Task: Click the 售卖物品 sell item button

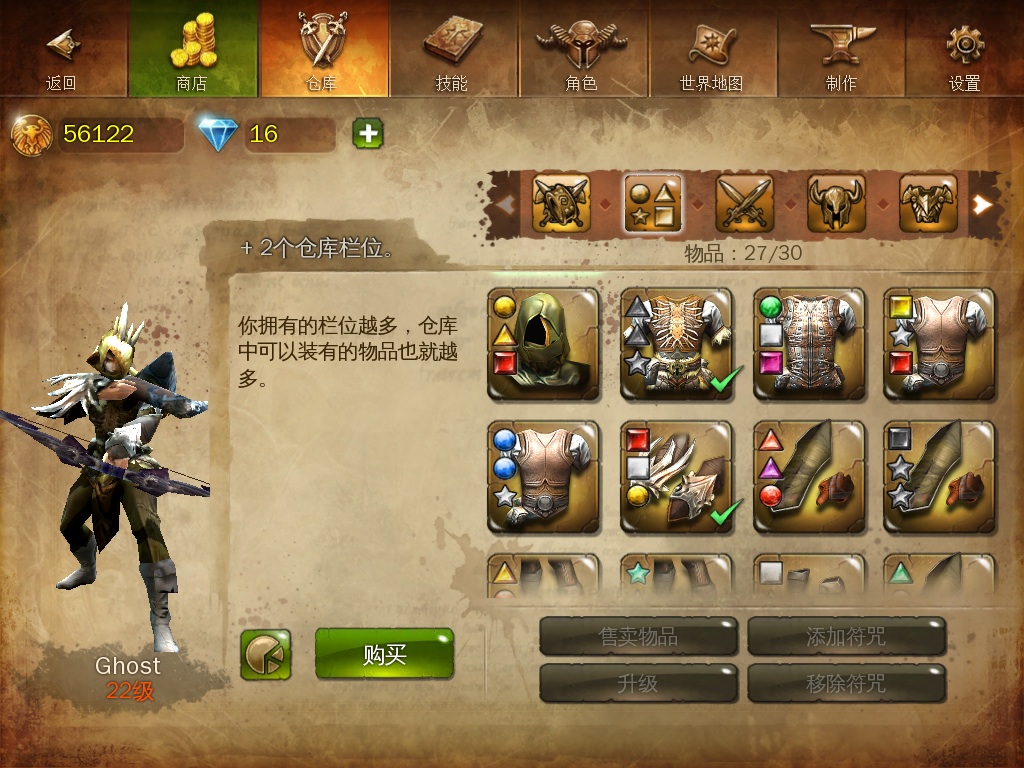Action: coord(639,636)
